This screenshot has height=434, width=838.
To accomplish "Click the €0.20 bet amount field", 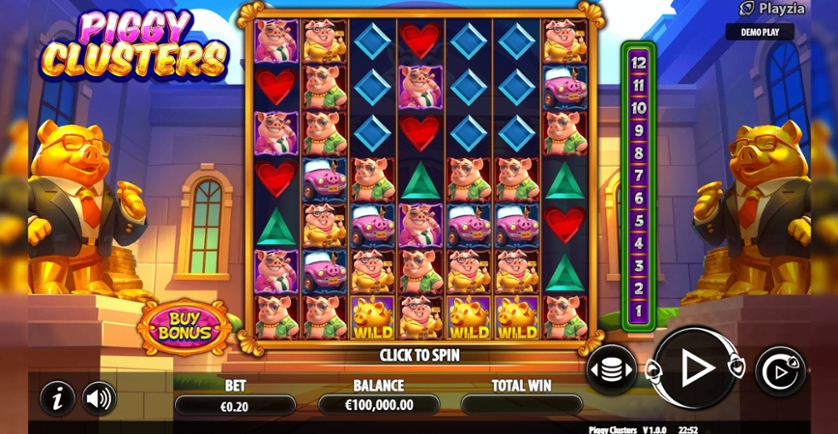I will click(235, 405).
